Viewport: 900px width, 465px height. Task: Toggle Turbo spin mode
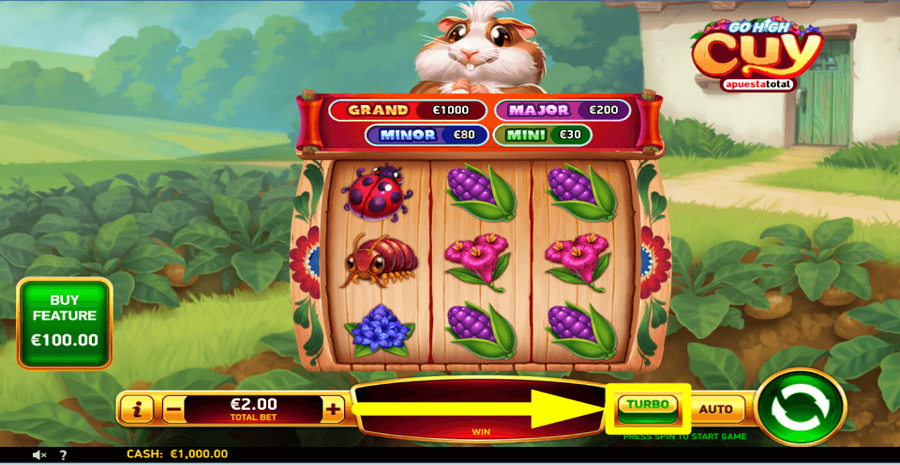[x=647, y=407]
